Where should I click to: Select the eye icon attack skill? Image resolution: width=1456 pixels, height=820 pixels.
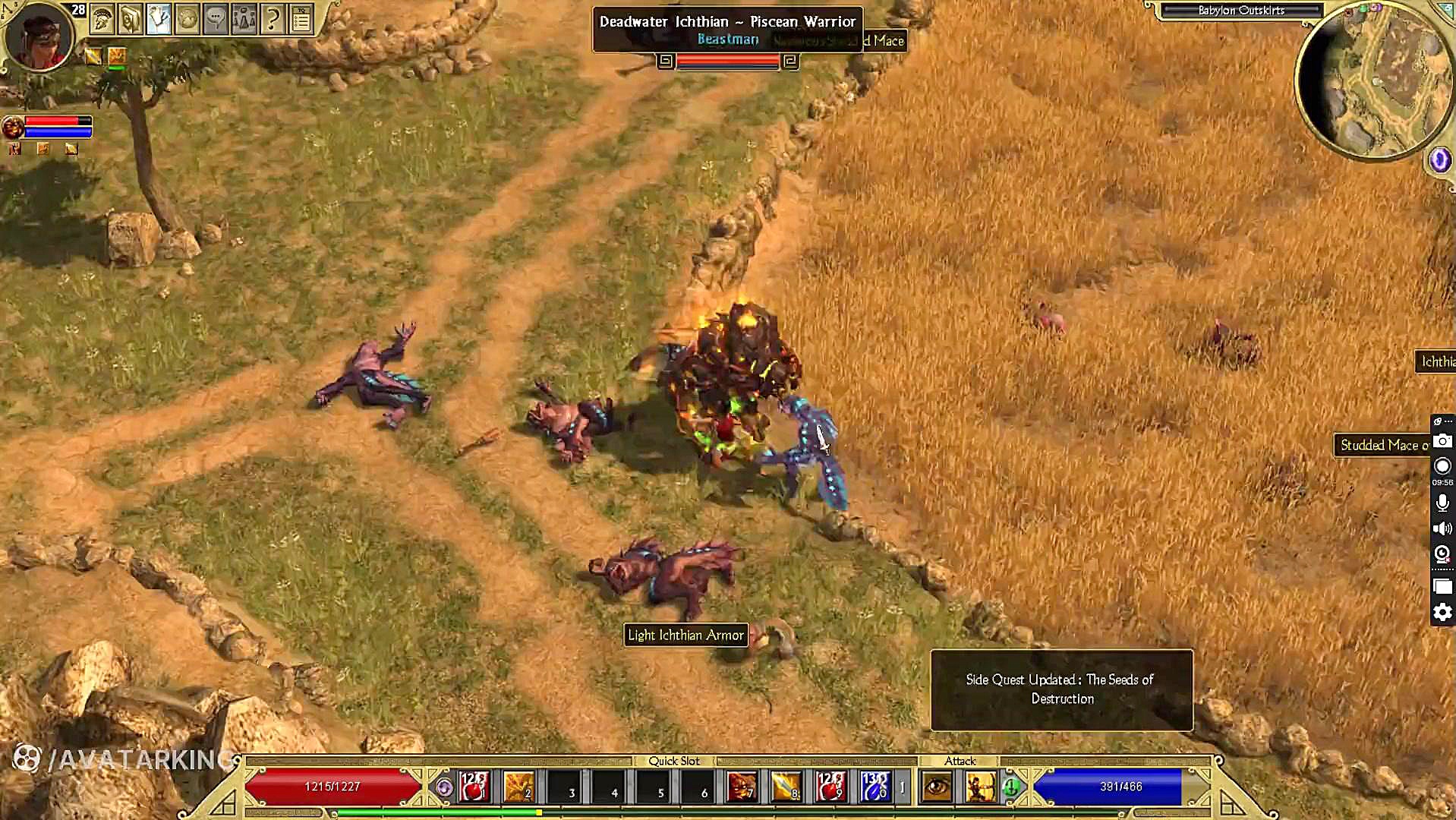tap(937, 787)
